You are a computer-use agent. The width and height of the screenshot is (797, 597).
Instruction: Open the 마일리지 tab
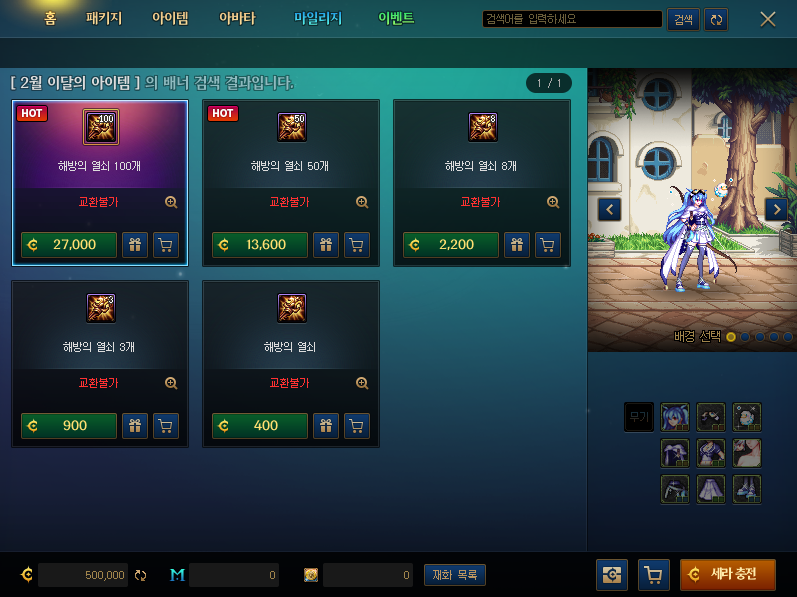[x=318, y=18]
